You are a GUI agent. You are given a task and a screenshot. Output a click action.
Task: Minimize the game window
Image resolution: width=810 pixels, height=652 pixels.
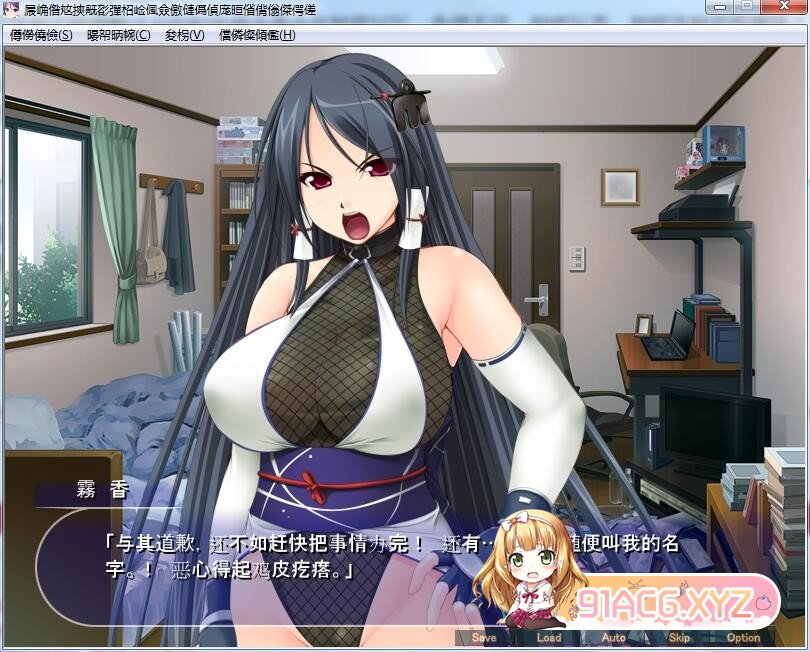pos(717,8)
